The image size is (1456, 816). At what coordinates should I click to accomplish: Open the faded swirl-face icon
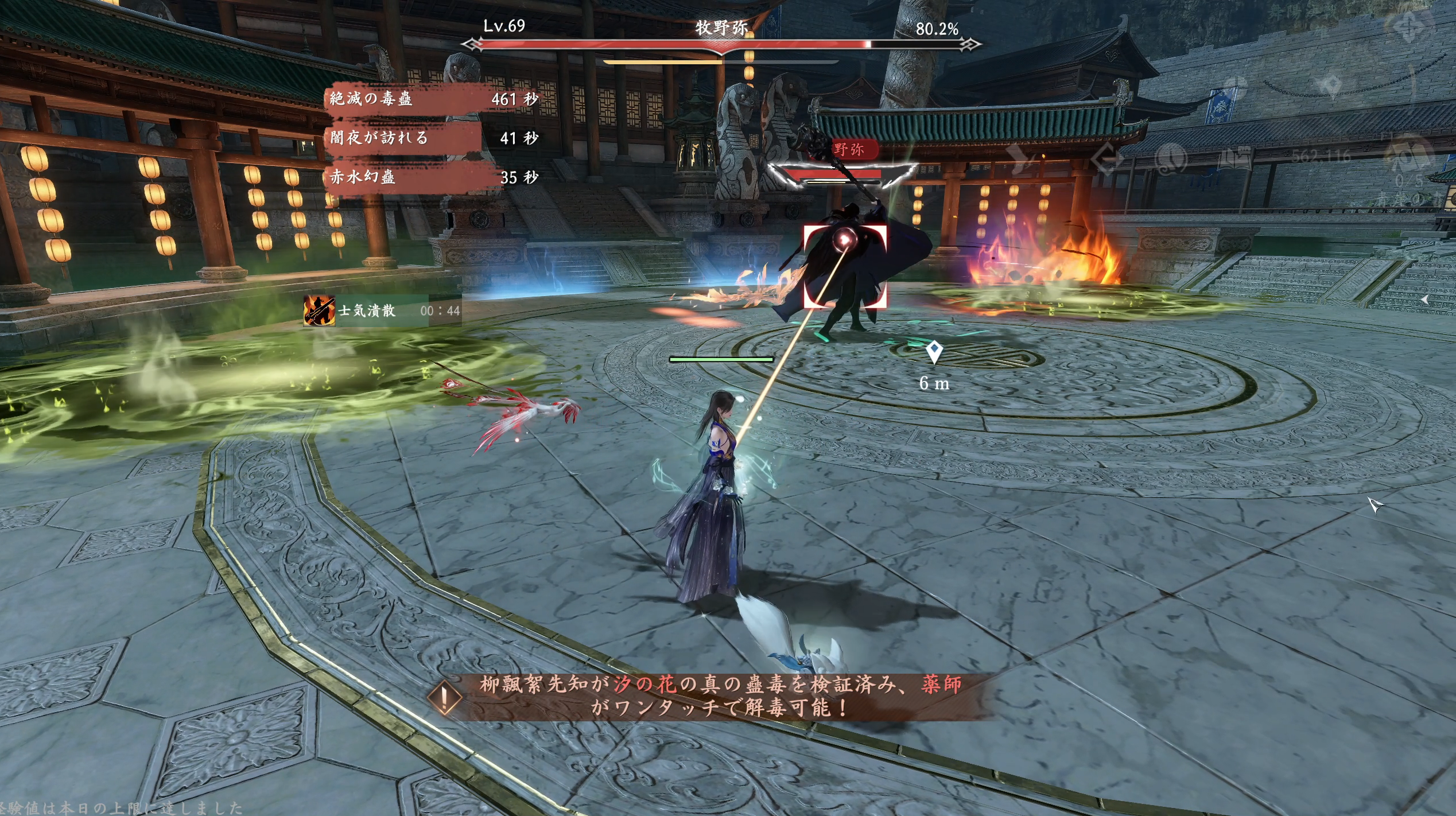[x=1171, y=157]
